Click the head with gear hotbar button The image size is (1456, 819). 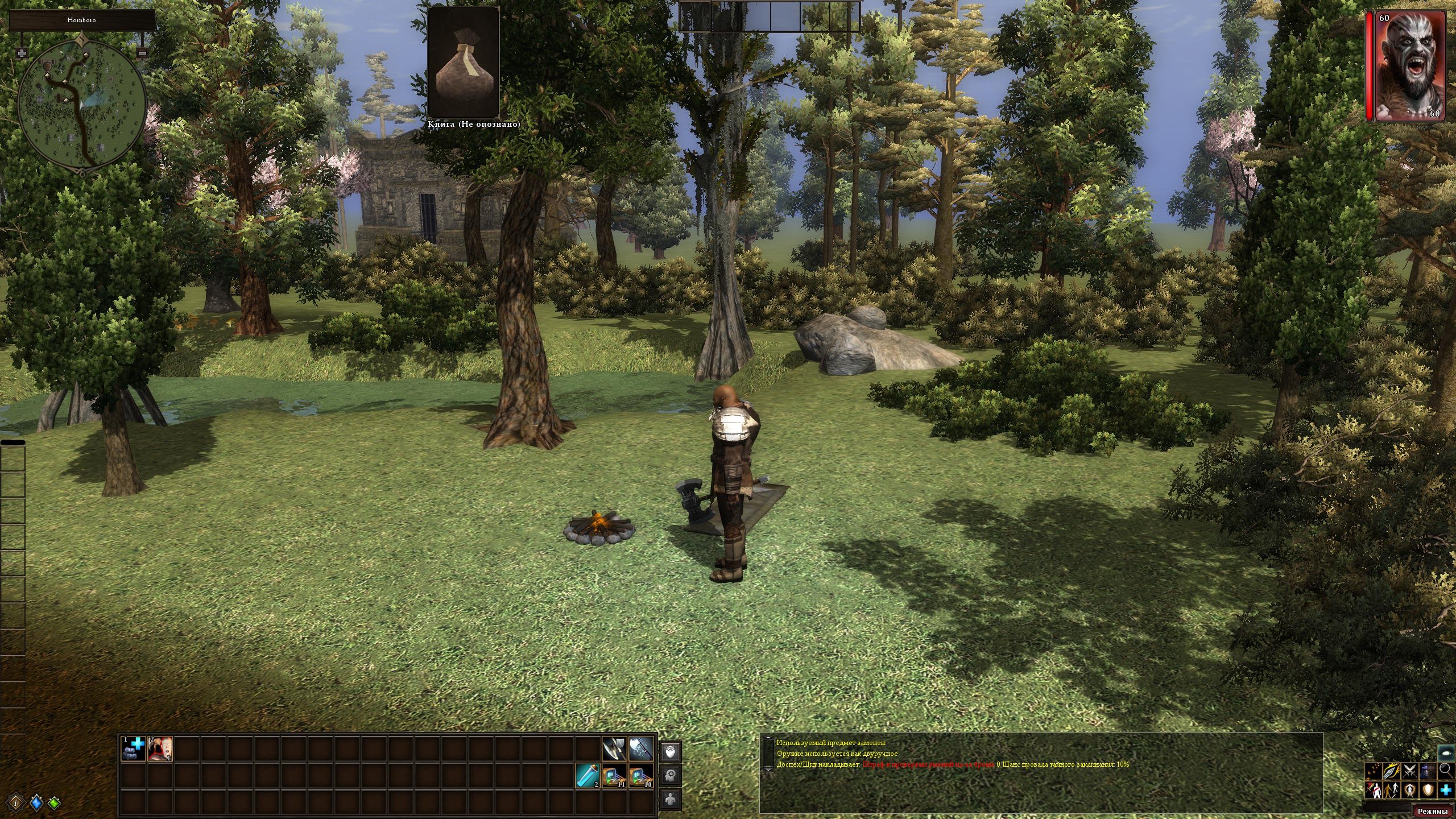pyautogui.click(x=671, y=775)
